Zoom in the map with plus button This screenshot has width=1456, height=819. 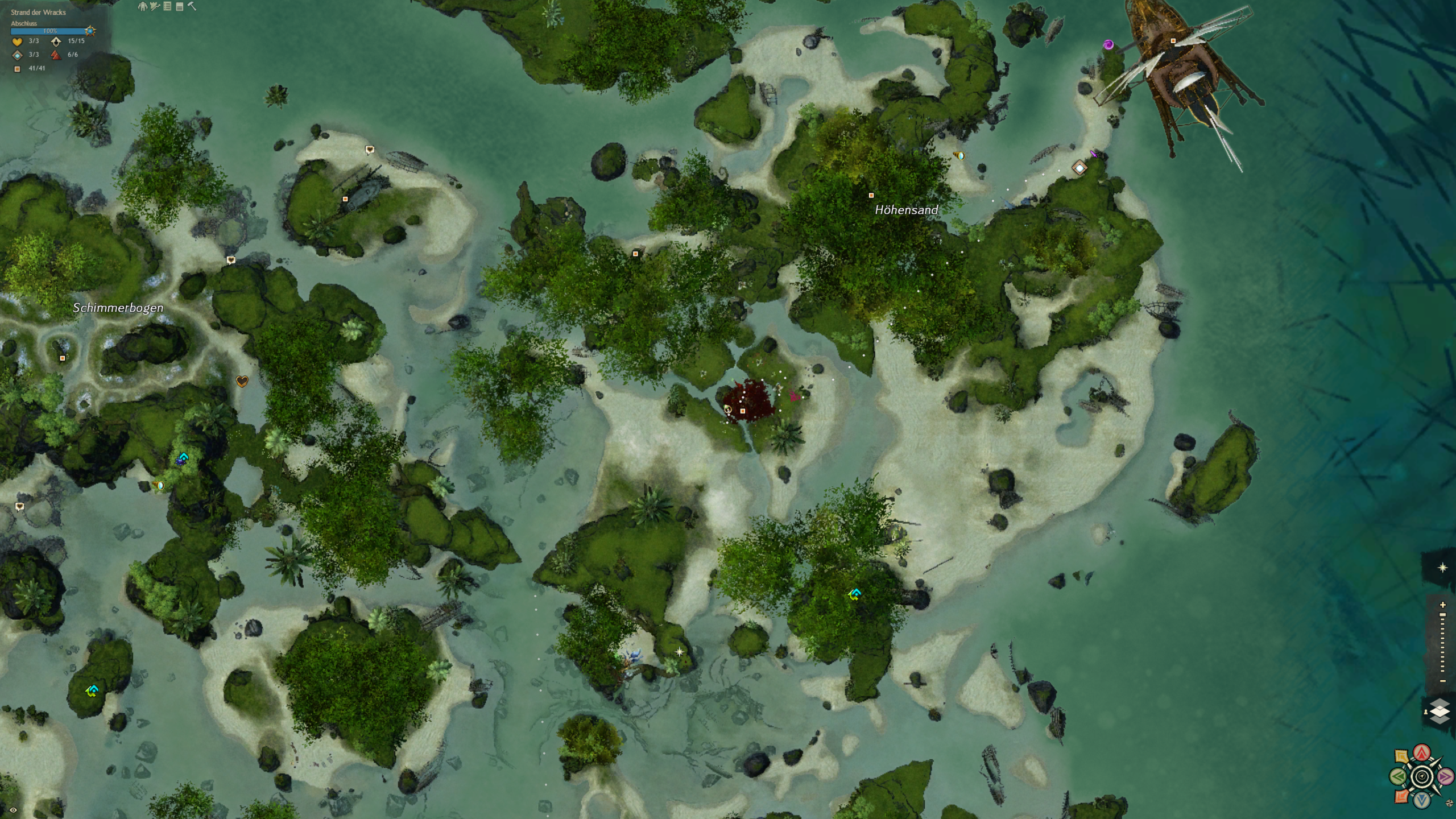click(x=1442, y=605)
